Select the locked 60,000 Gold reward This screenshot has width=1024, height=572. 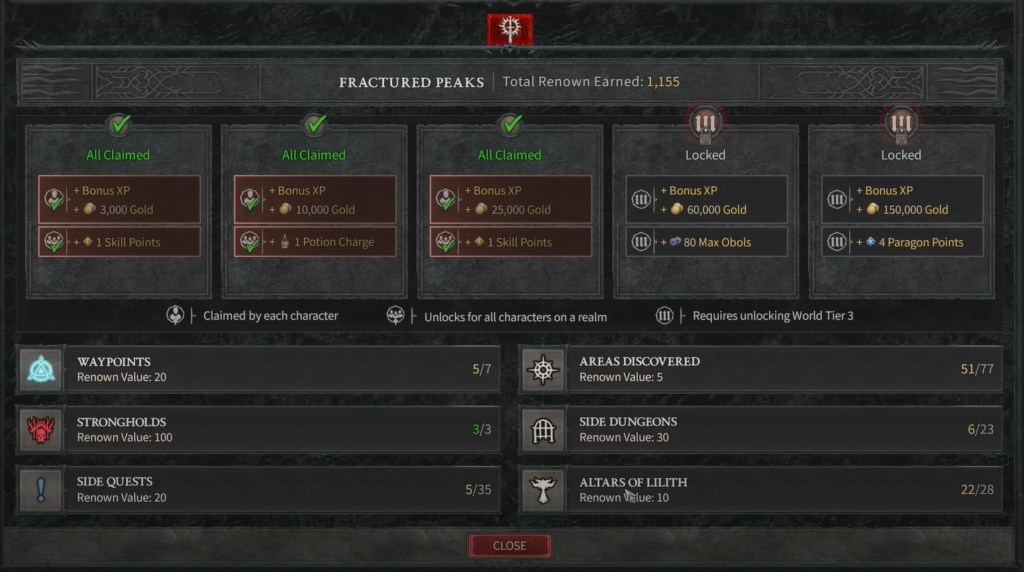click(706, 200)
